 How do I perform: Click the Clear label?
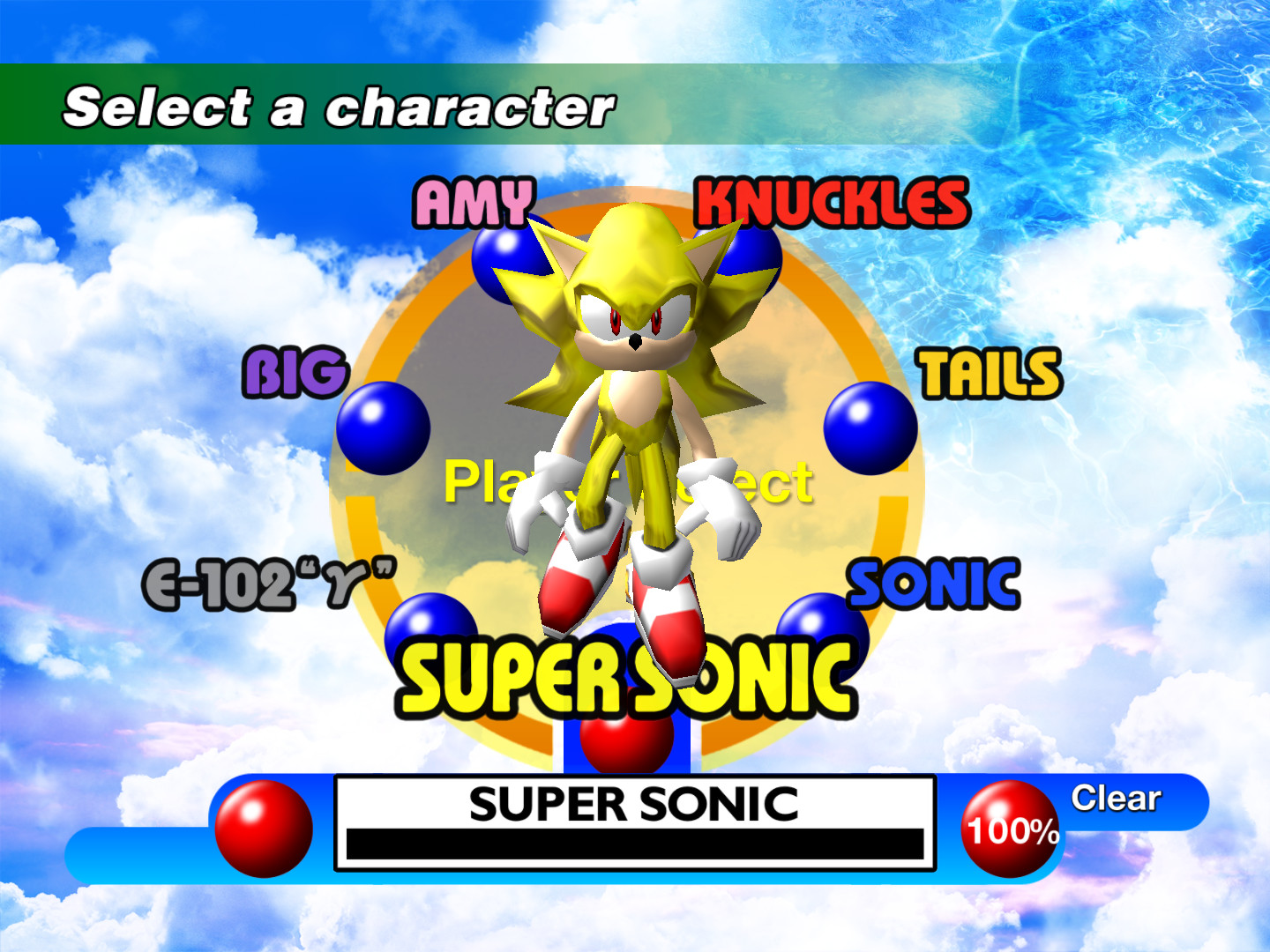point(1115,799)
